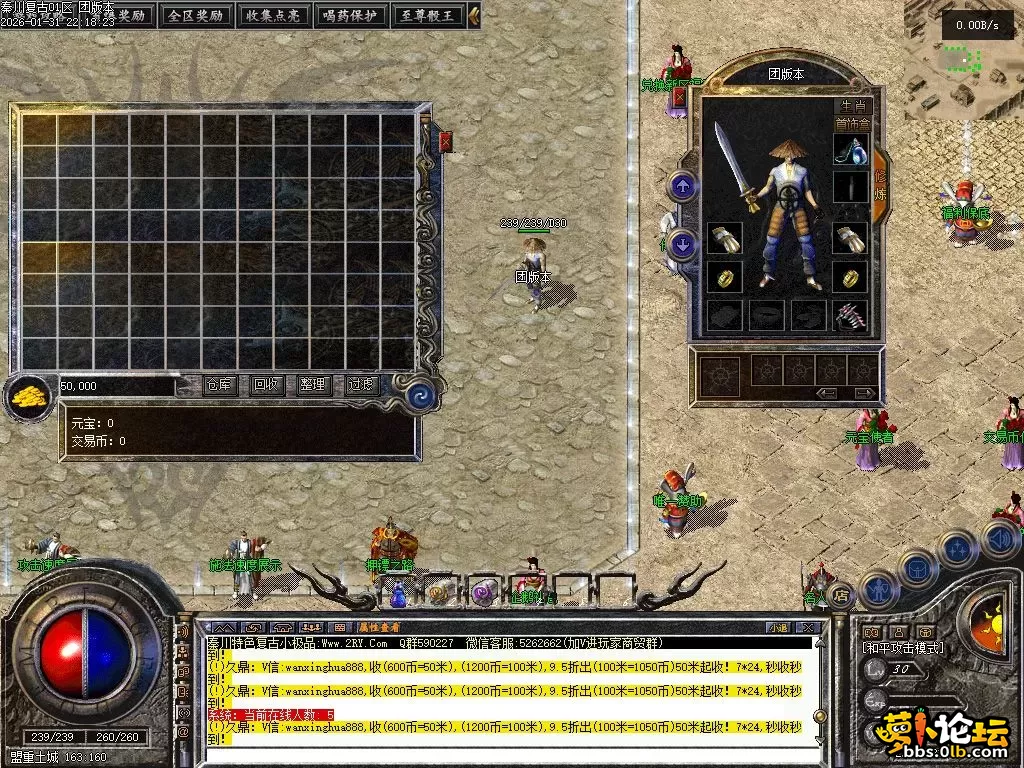Click the down arrow on equipment panel
This screenshot has height=768, width=1024.
coord(683,243)
